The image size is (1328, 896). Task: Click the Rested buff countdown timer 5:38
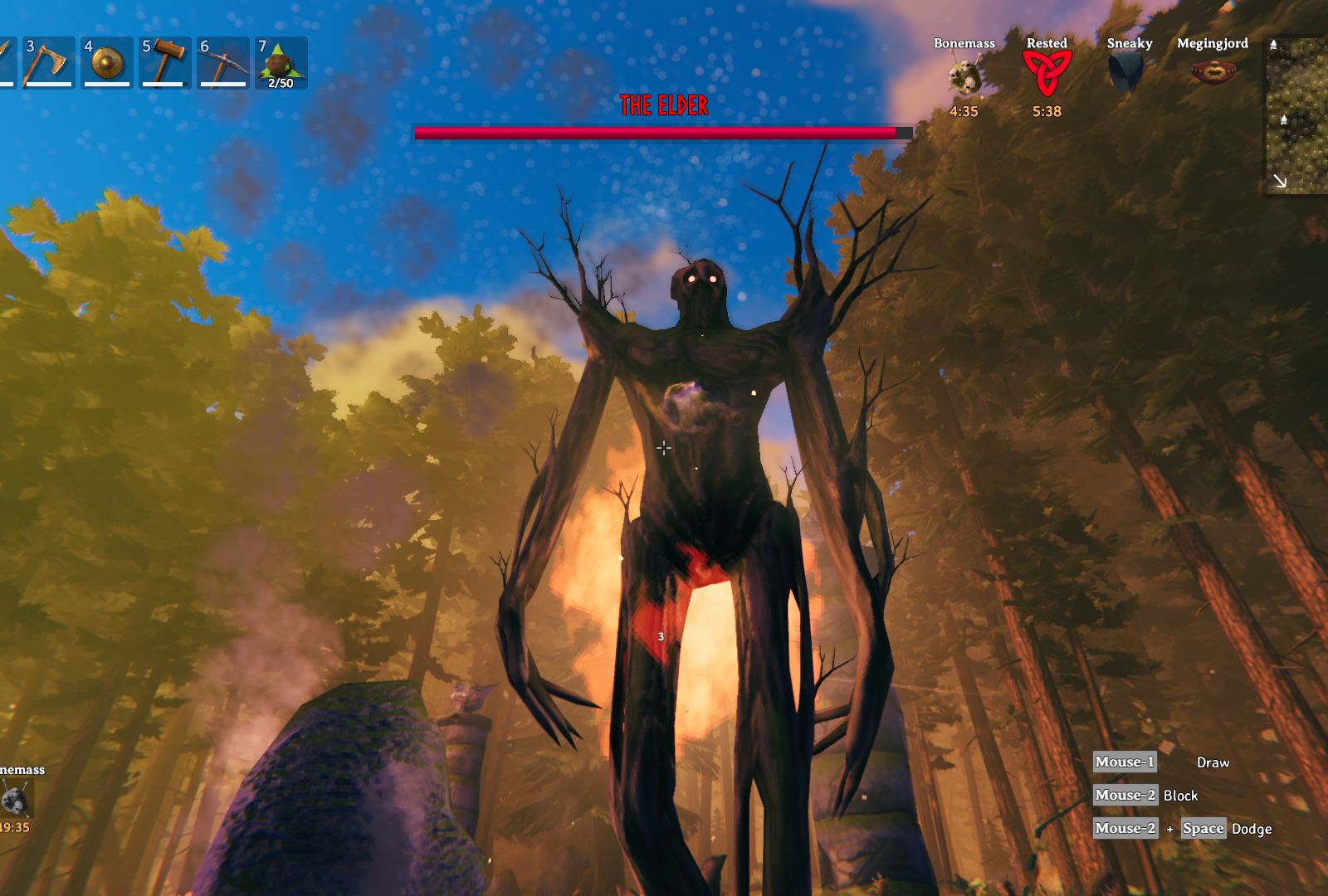pyautogui.click(x=1046, y=110)
